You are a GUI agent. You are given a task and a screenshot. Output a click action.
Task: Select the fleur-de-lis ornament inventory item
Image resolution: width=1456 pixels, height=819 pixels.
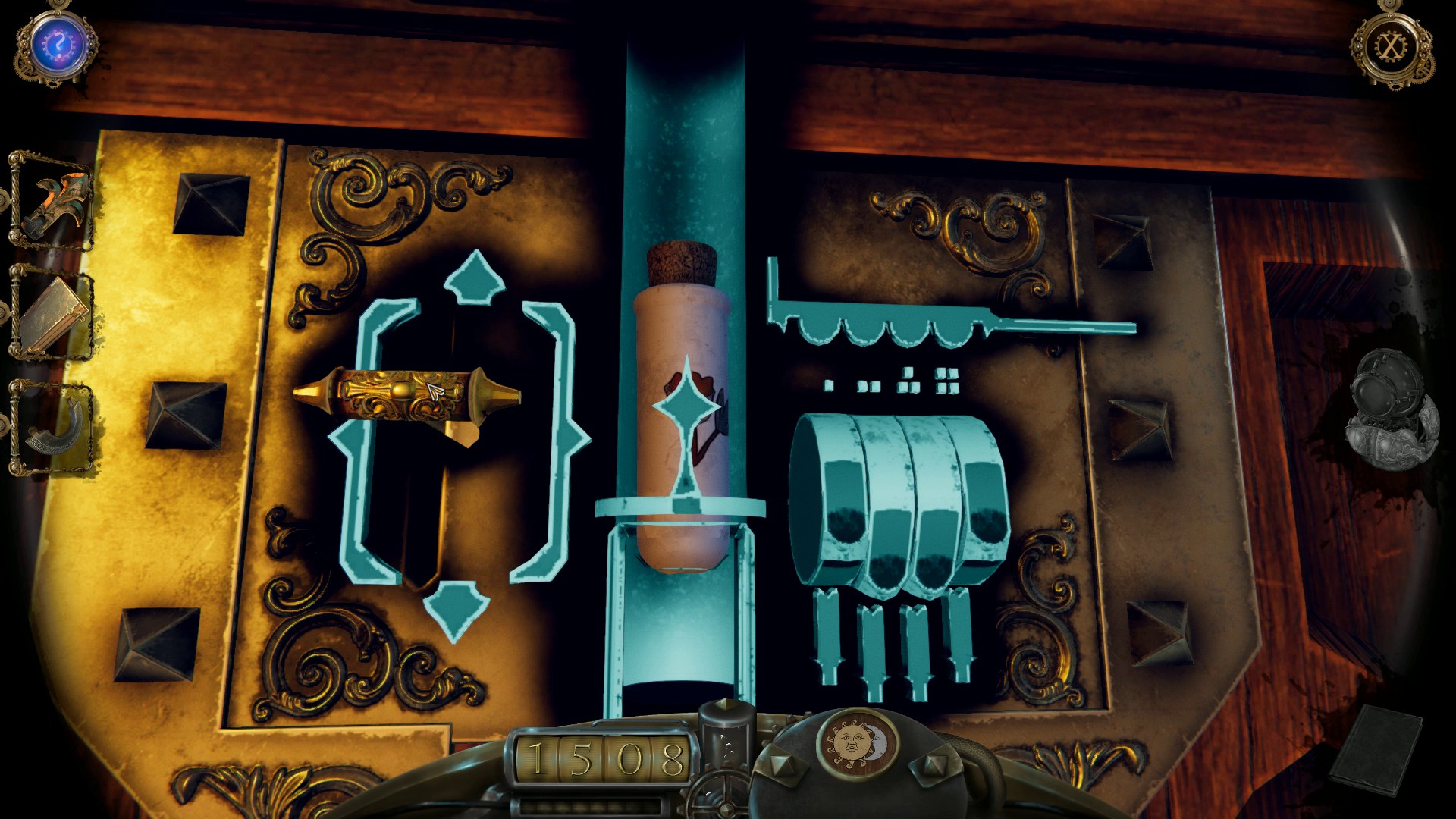tap(53, 202)
